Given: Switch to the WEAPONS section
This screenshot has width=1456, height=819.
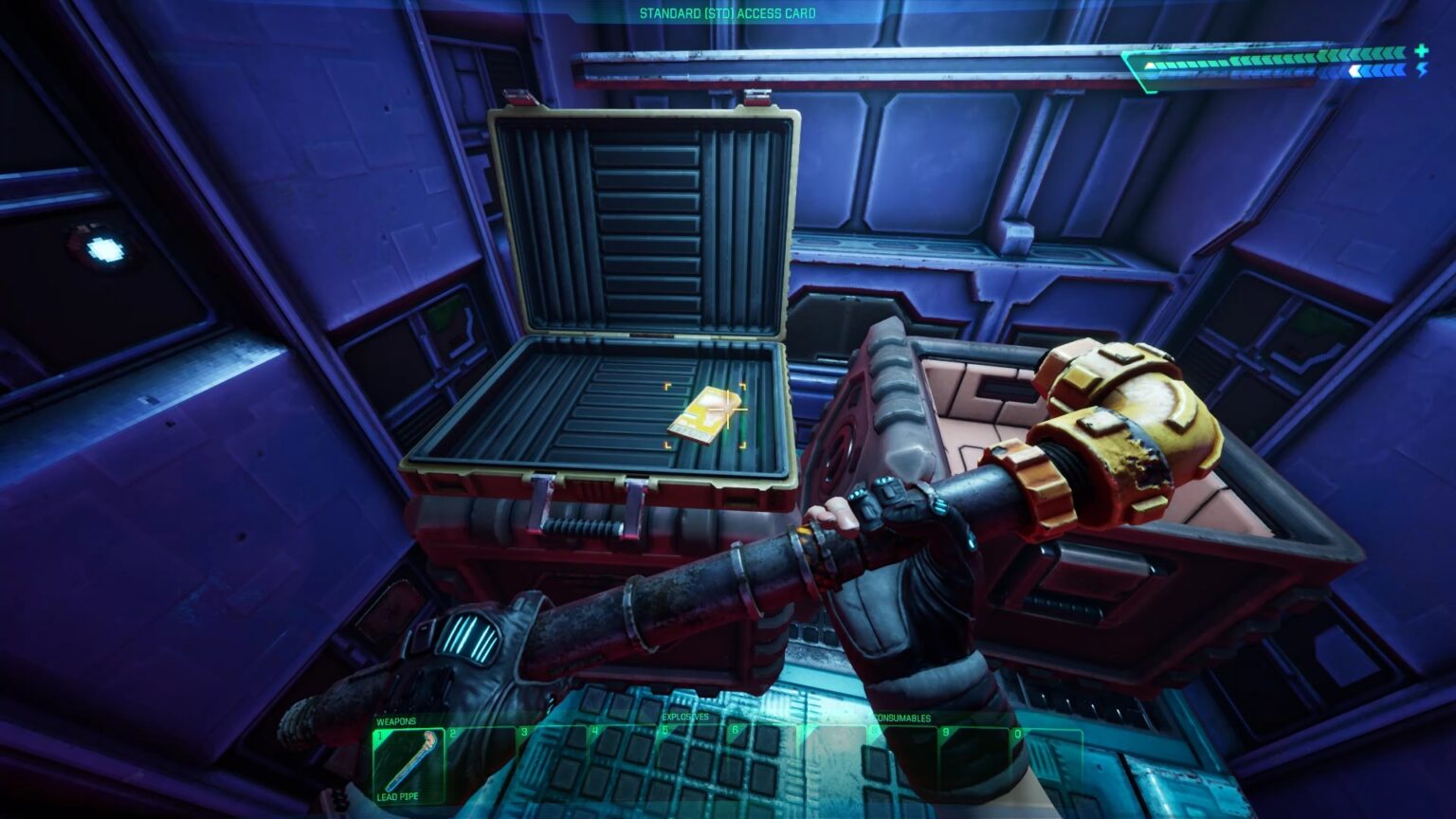Looking at the screenshot, I should [x=397, y=720].
